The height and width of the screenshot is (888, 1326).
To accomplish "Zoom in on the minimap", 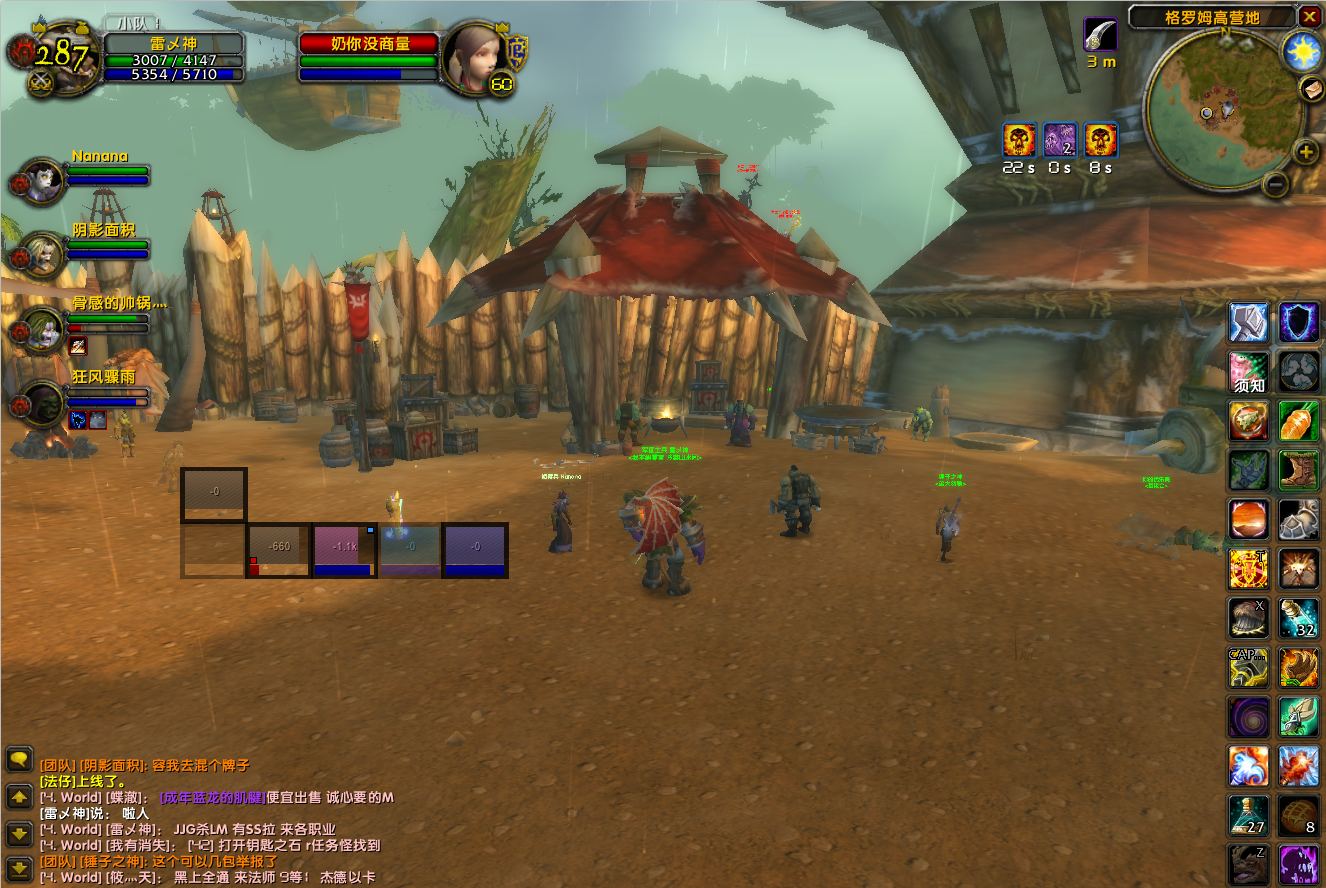I will click(1305, 152).
